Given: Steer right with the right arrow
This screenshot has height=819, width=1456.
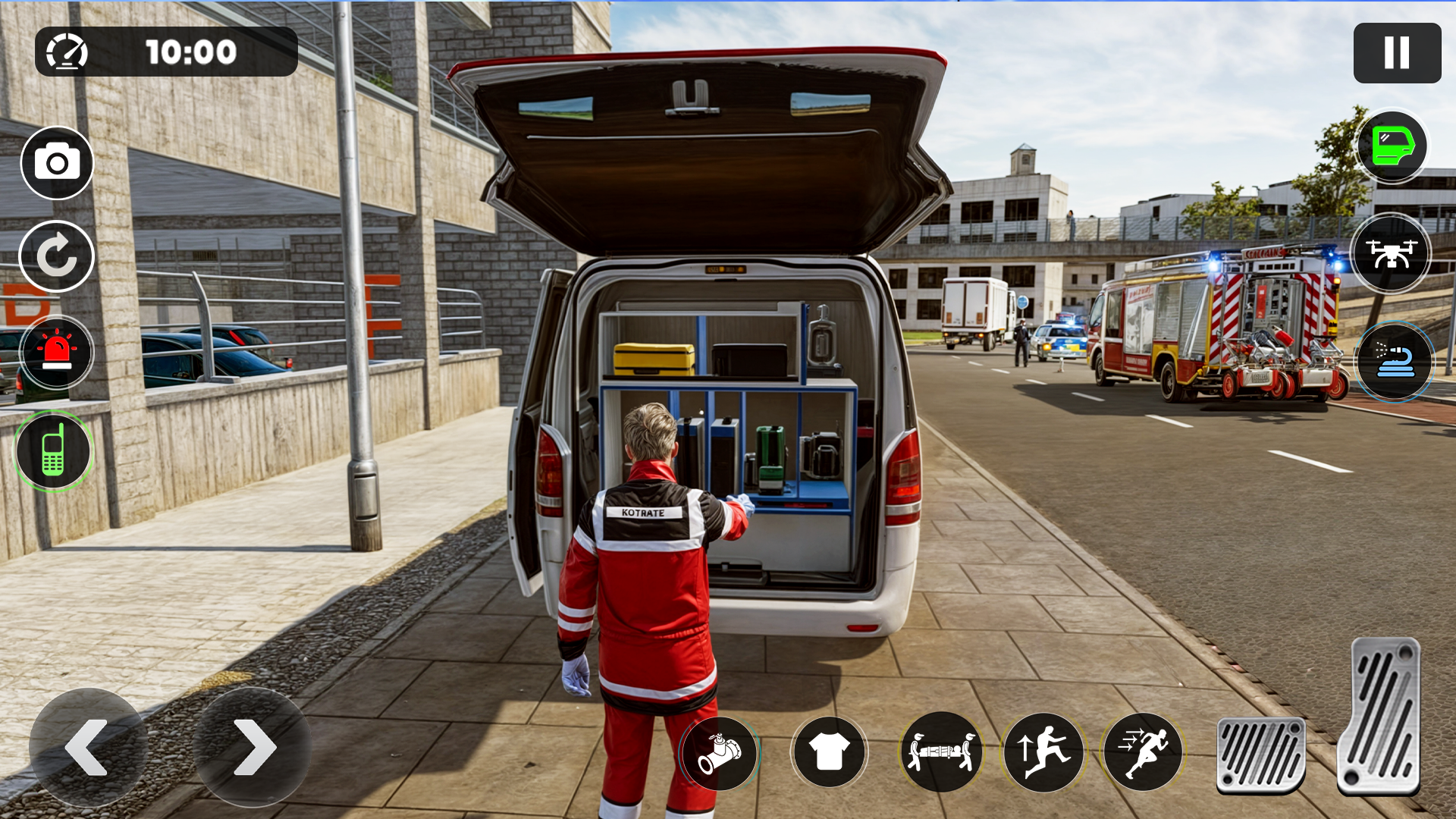Looking at the screenshot, I should pyautogui.click(x=253, y=748).
